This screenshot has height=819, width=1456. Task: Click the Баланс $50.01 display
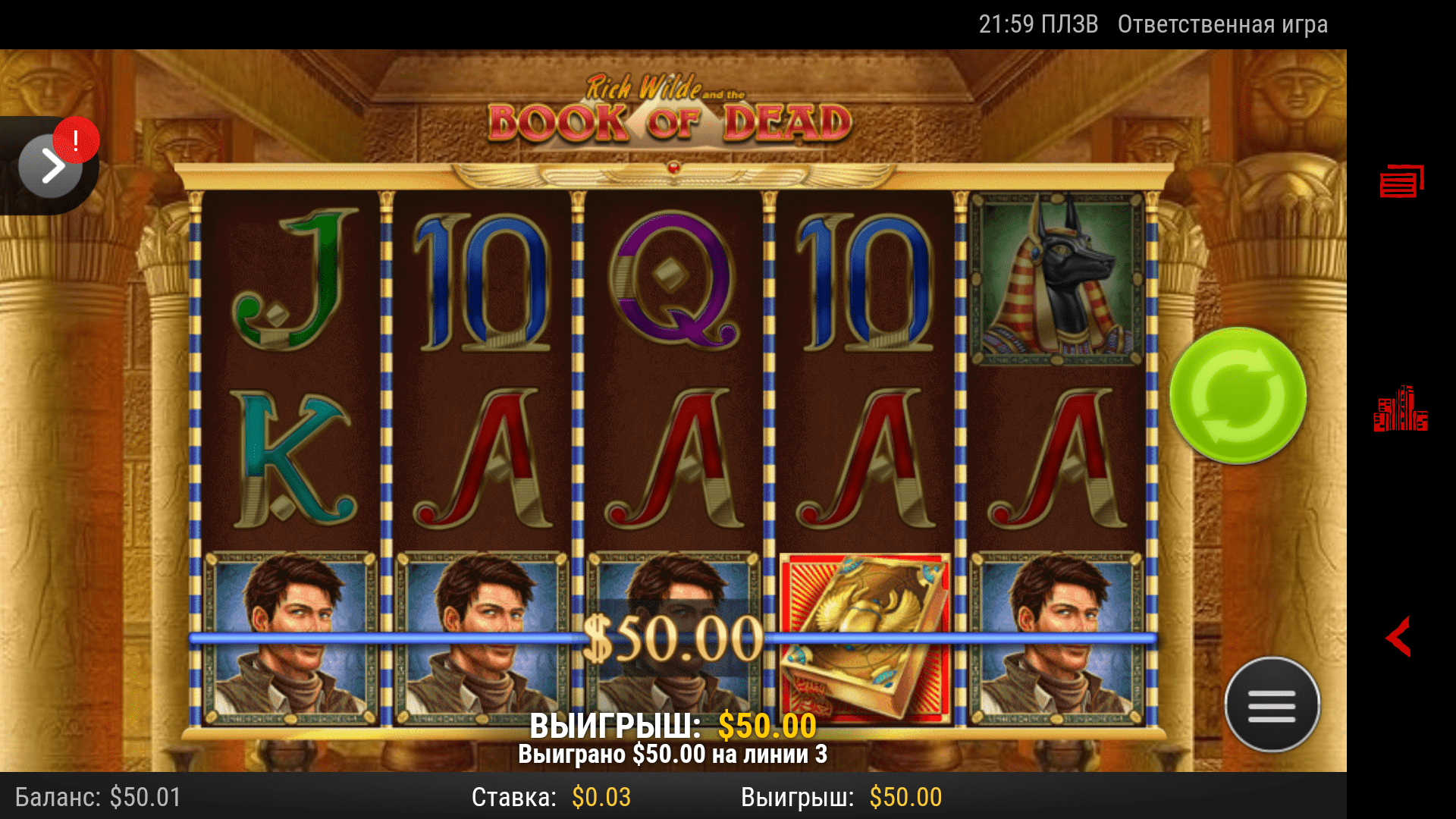99,797
